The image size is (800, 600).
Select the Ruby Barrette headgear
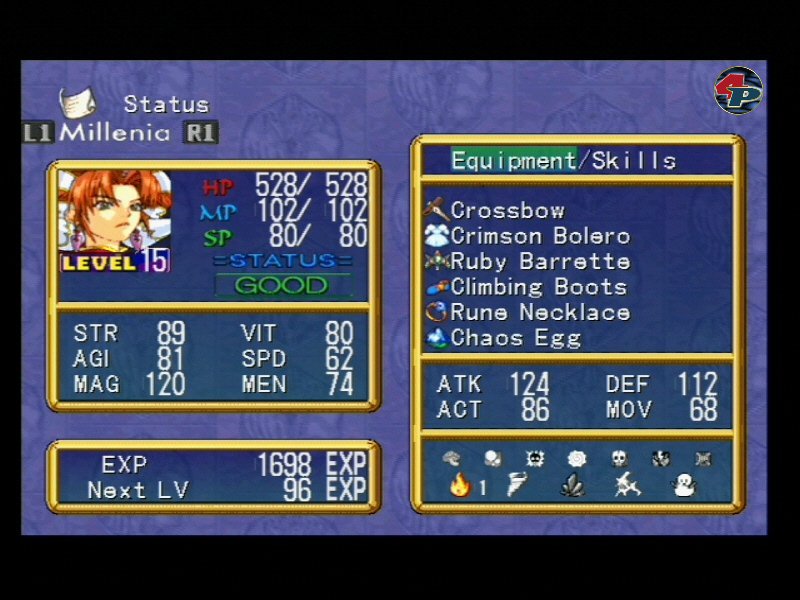coord(540,262)
